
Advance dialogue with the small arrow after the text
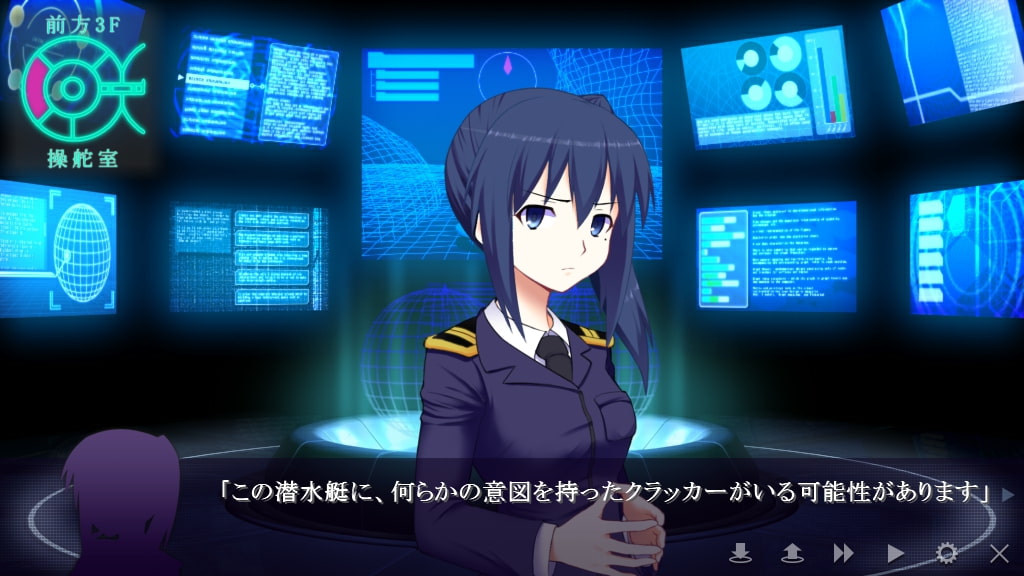[1008, 493]
